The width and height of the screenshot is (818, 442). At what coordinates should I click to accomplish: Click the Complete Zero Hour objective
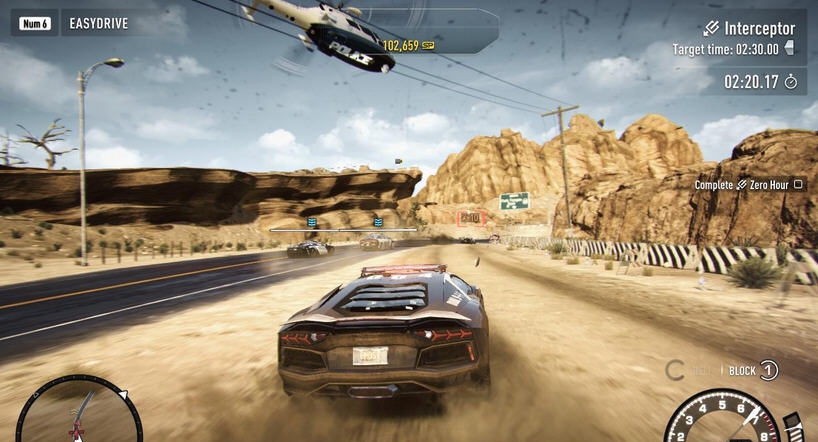748,184
